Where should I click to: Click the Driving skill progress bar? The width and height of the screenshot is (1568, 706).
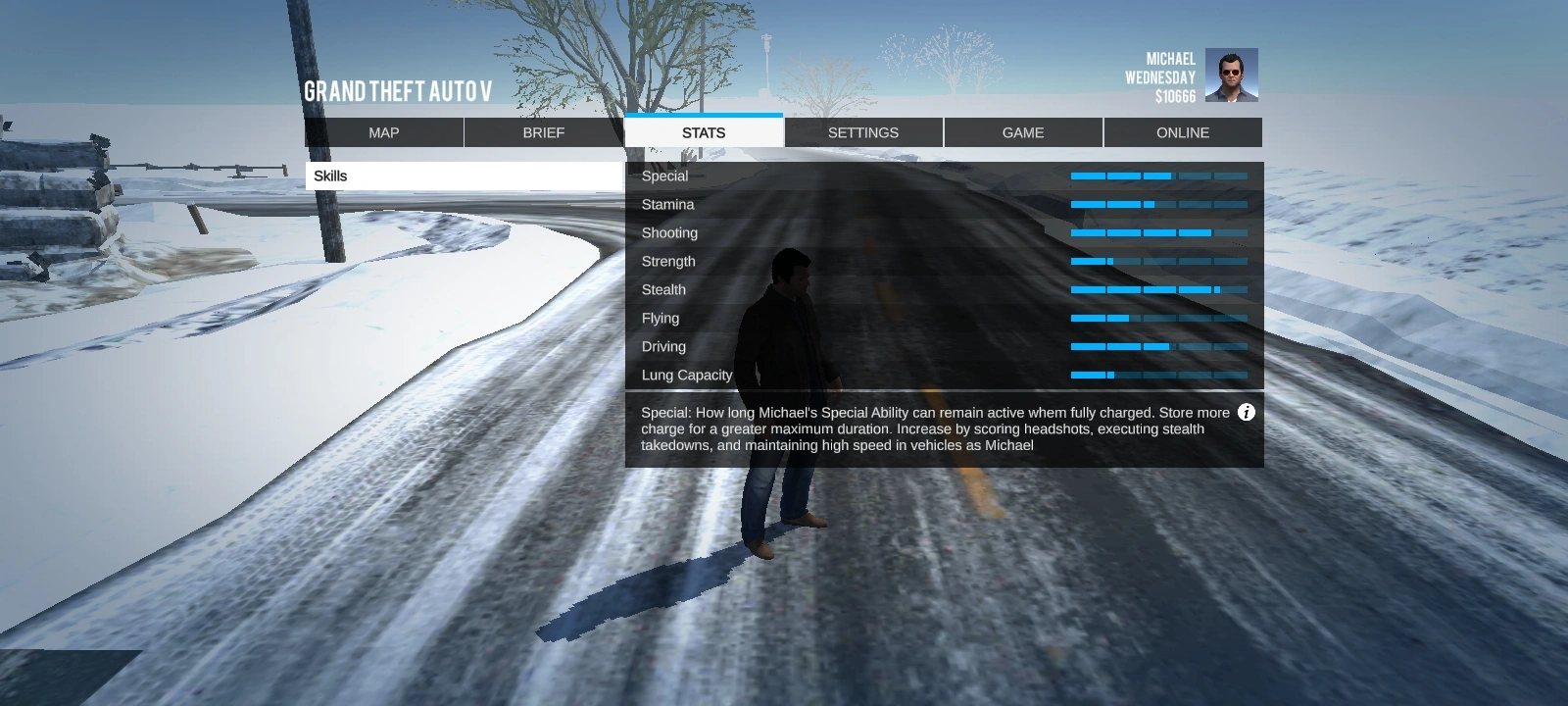(1158, 347)
